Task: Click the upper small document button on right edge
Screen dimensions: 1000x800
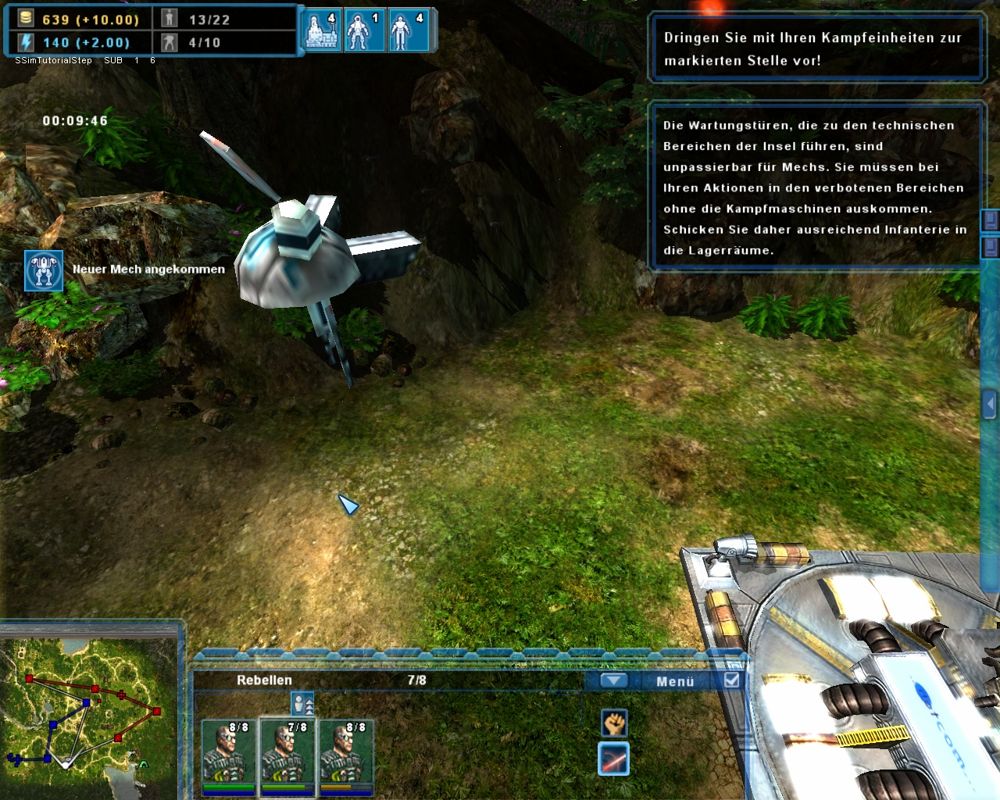Action: click(990, 220)
